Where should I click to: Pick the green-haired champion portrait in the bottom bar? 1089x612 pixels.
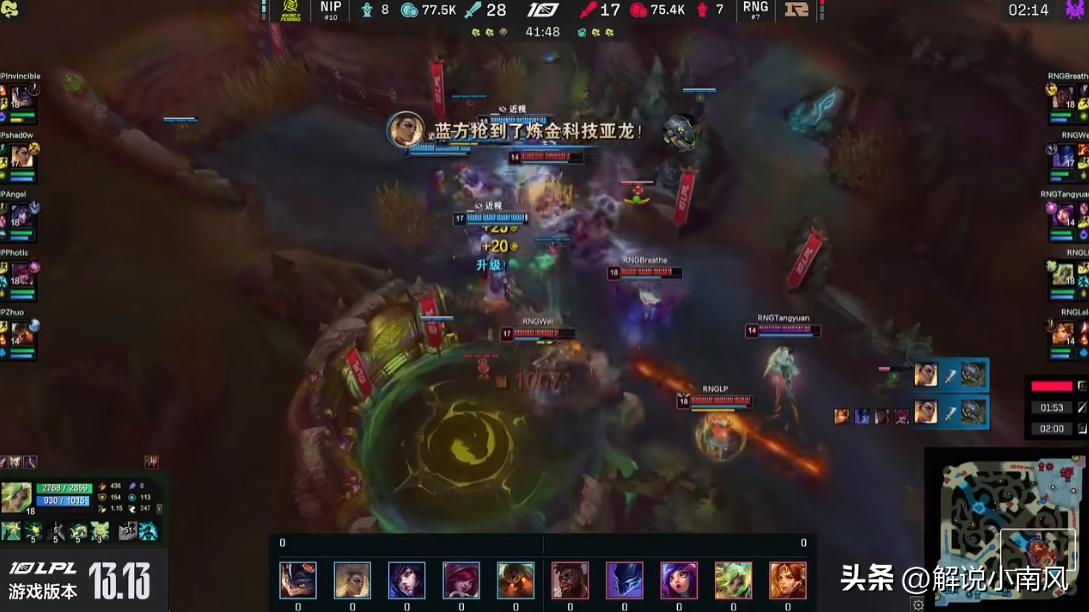click(x=733, y=580)
